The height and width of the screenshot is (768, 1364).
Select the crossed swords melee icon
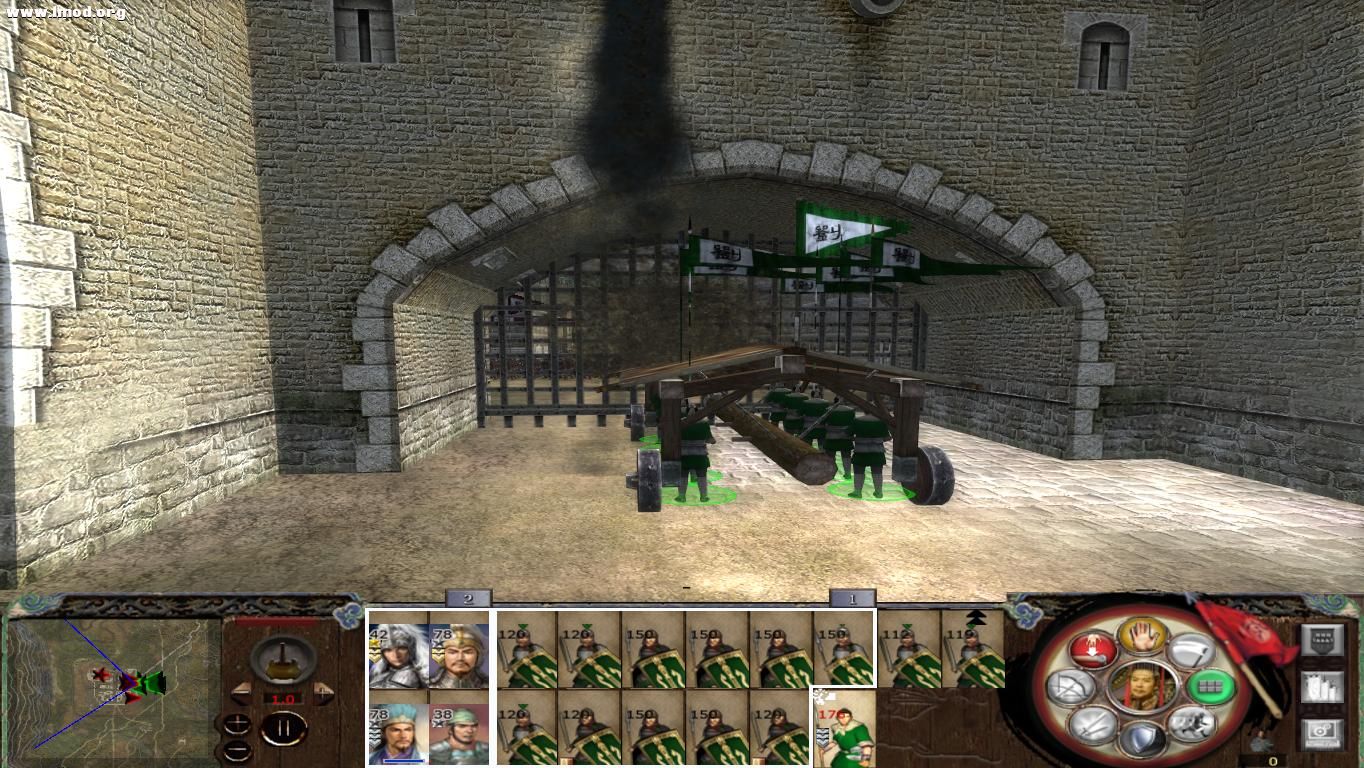coord(1094,725)
